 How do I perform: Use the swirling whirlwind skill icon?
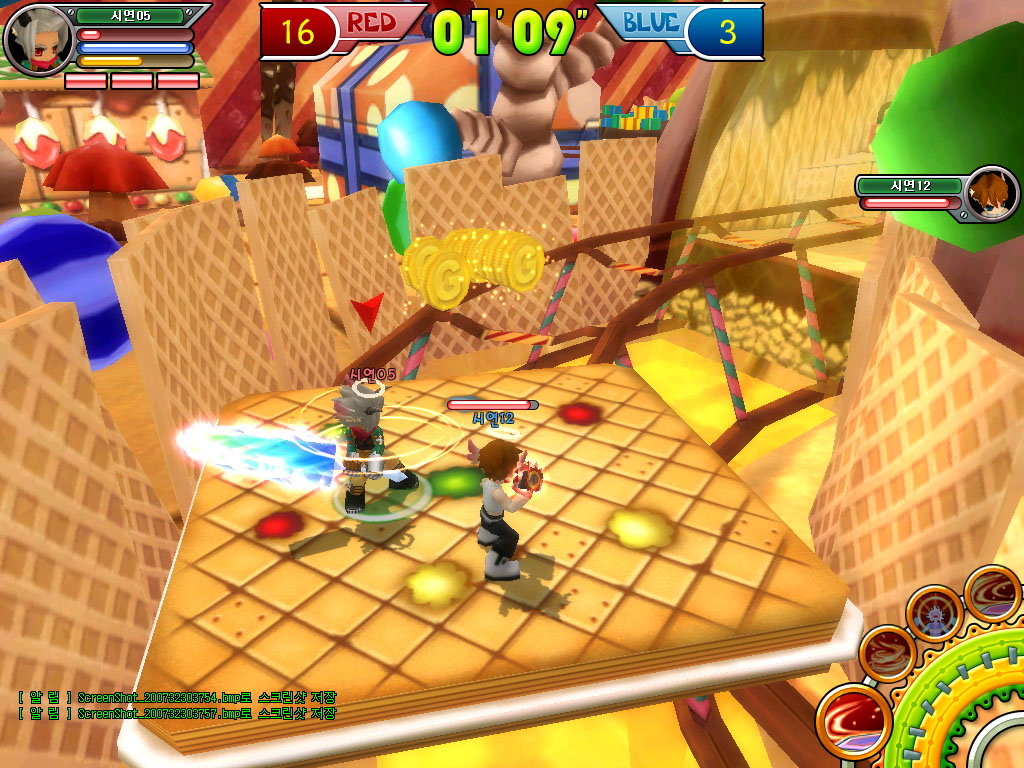click(x=887, y=653)
